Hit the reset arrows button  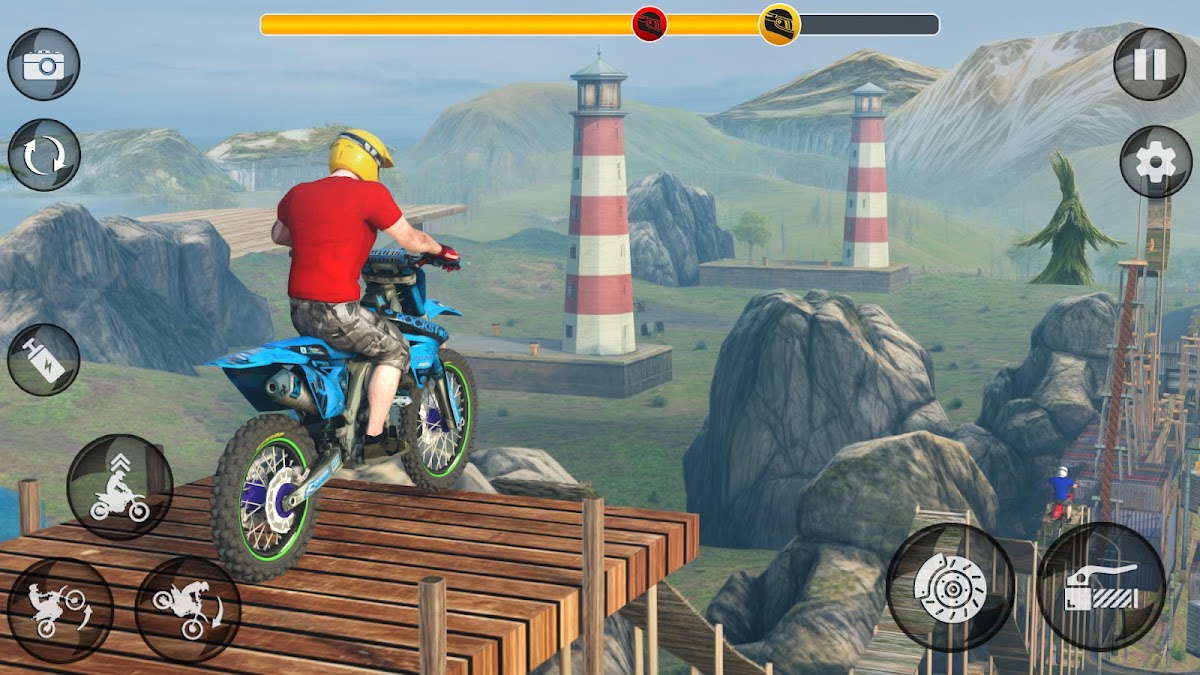tap(44, 156)
